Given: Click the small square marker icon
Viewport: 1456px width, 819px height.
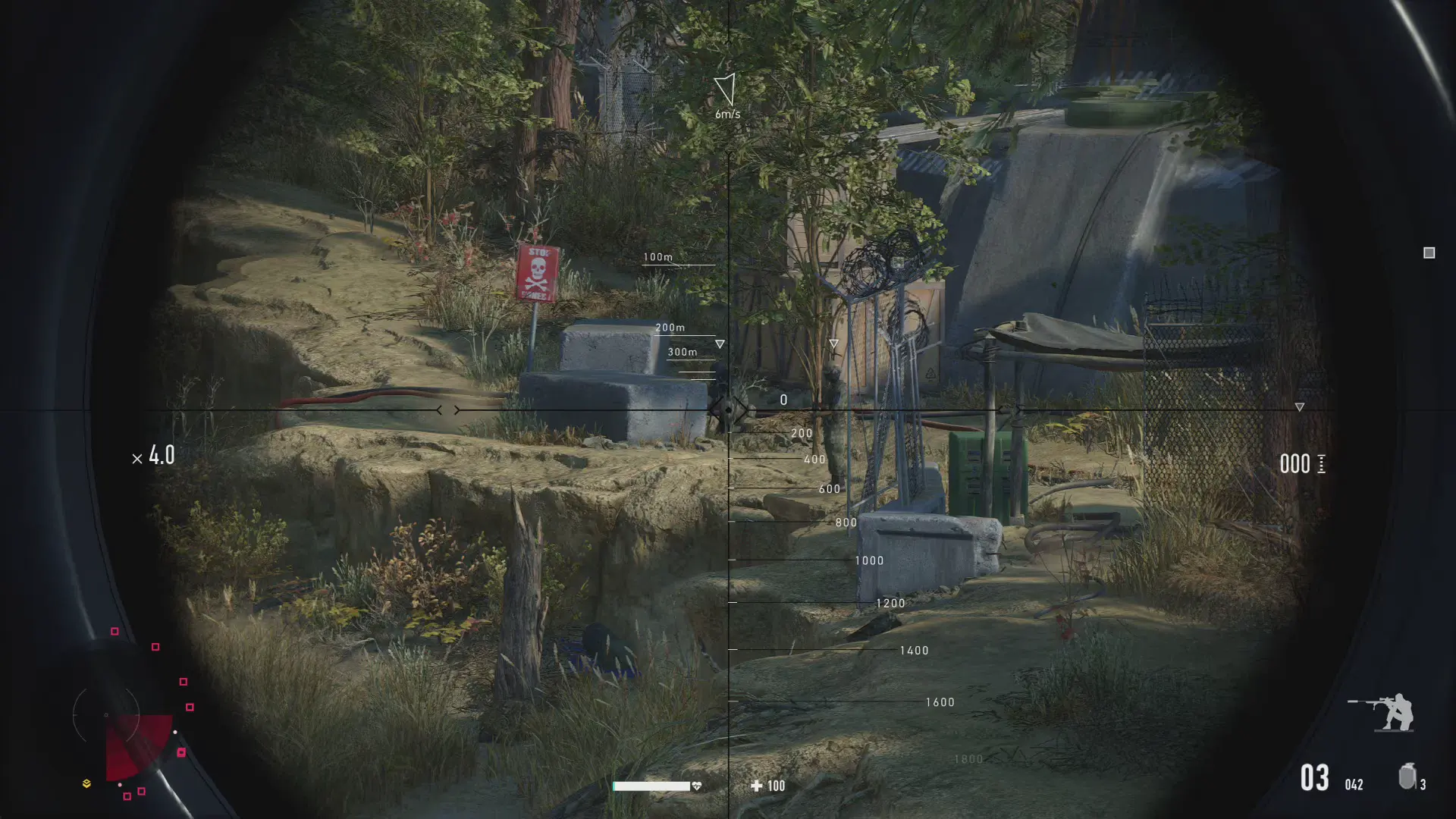Looking at the screenshot, I should coord(1429,253).
